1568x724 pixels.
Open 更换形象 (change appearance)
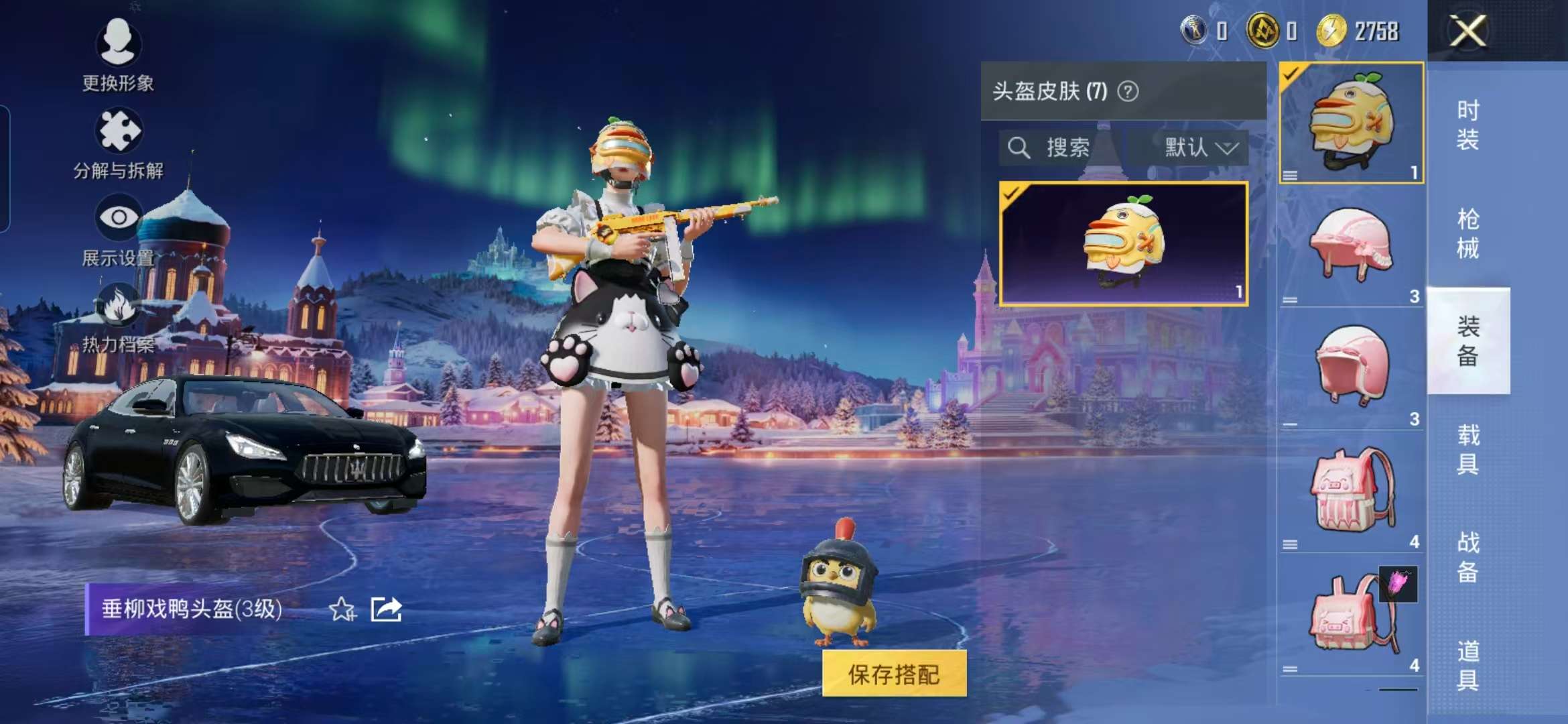click(x=118, y=54)
